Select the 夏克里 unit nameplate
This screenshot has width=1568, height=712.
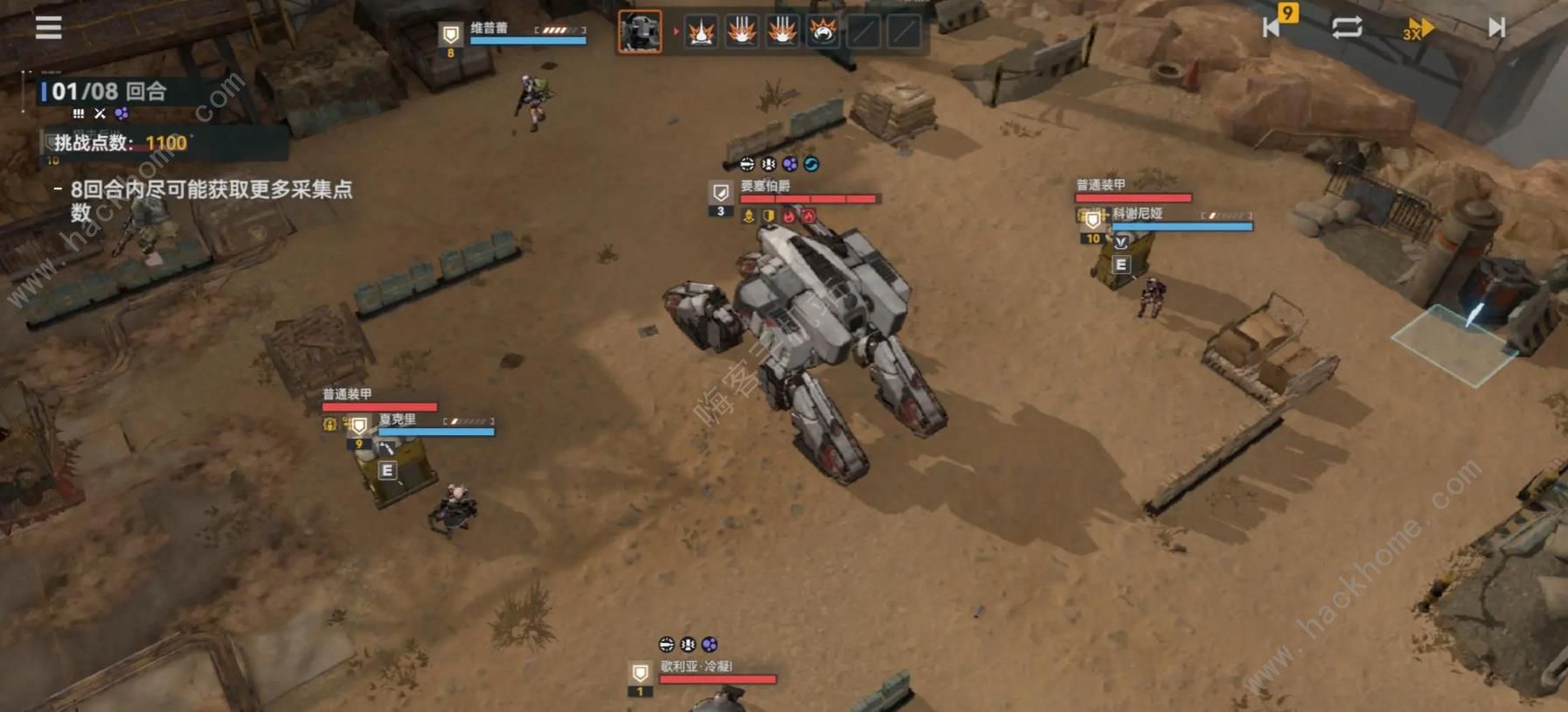coord(398,420)
